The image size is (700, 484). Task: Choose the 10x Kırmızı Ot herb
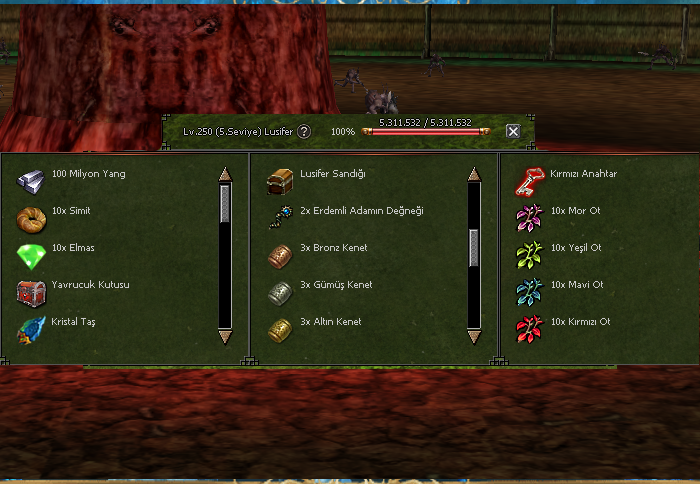(529, 329)
